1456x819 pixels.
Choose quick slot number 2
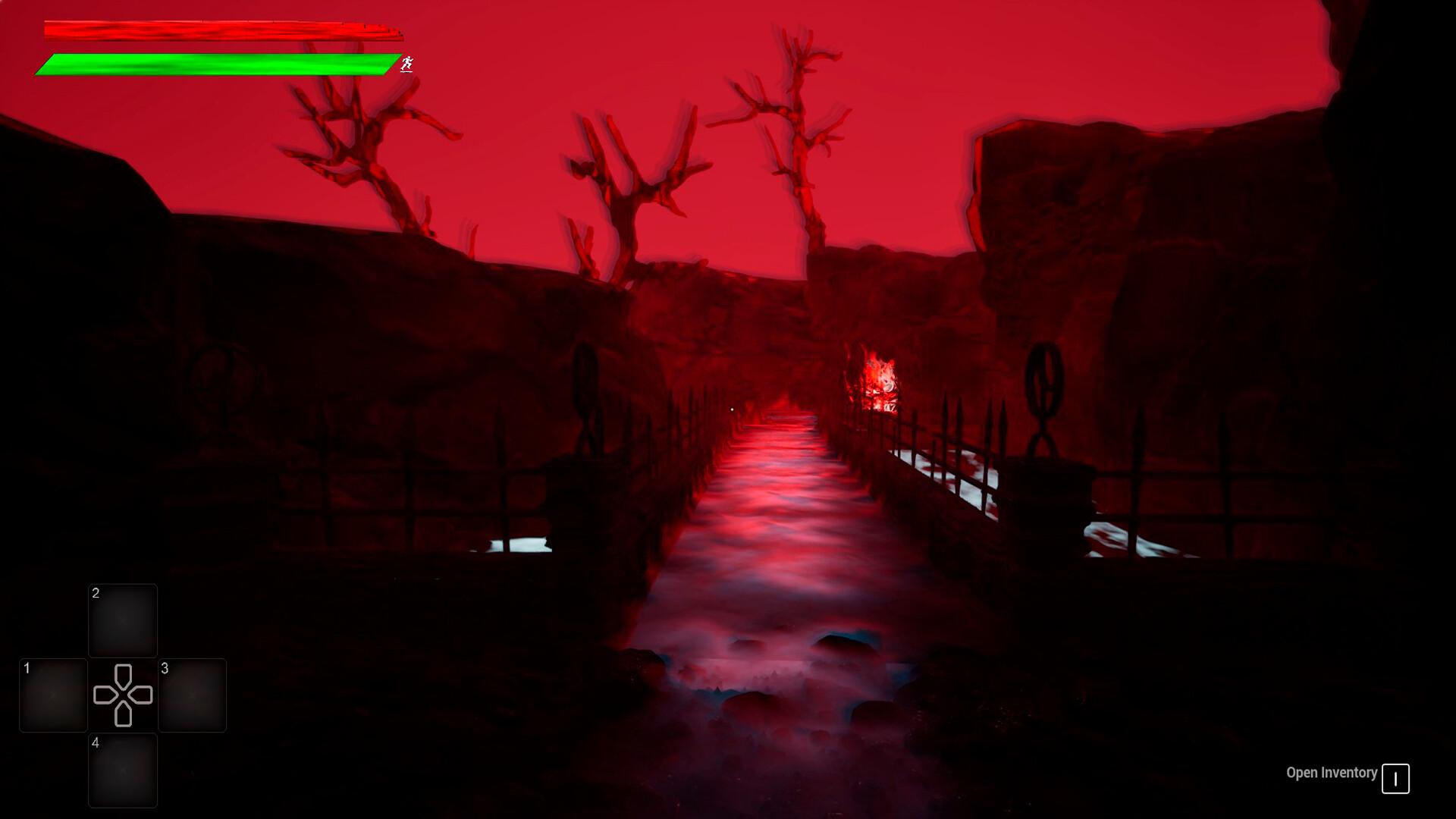pos(123,620)
